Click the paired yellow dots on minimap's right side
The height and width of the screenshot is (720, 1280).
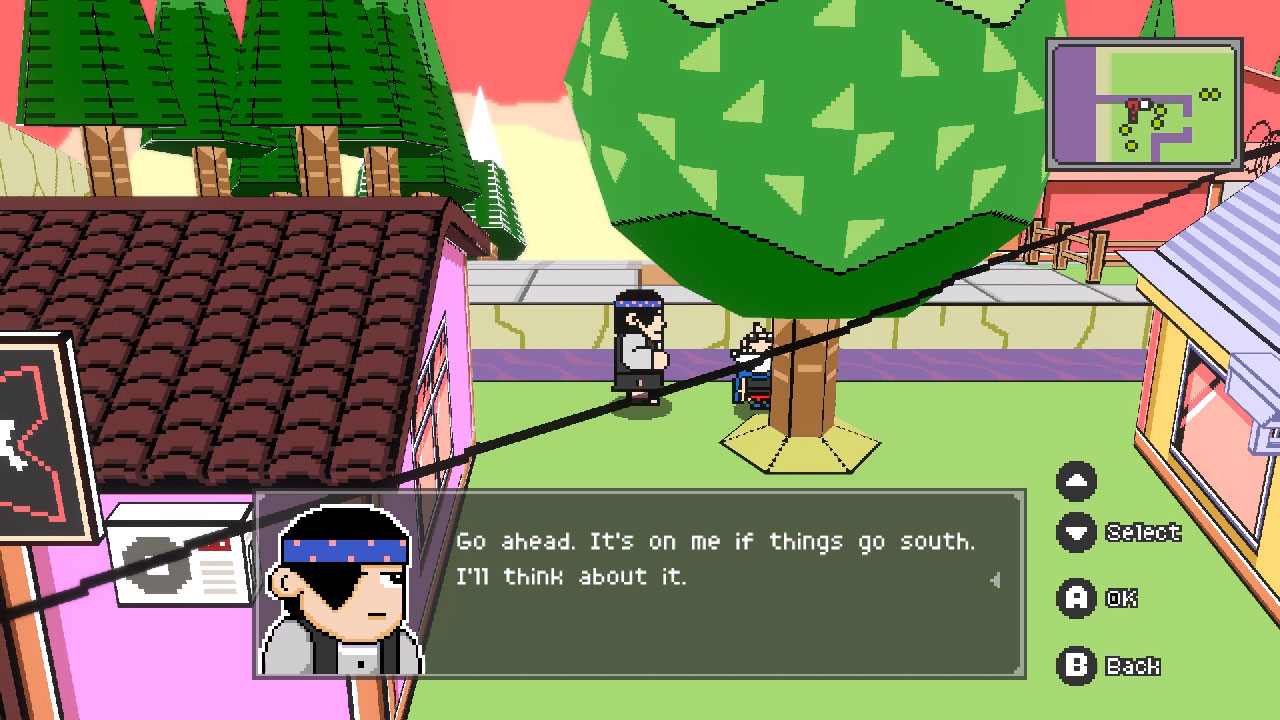tap(1210, 94)
